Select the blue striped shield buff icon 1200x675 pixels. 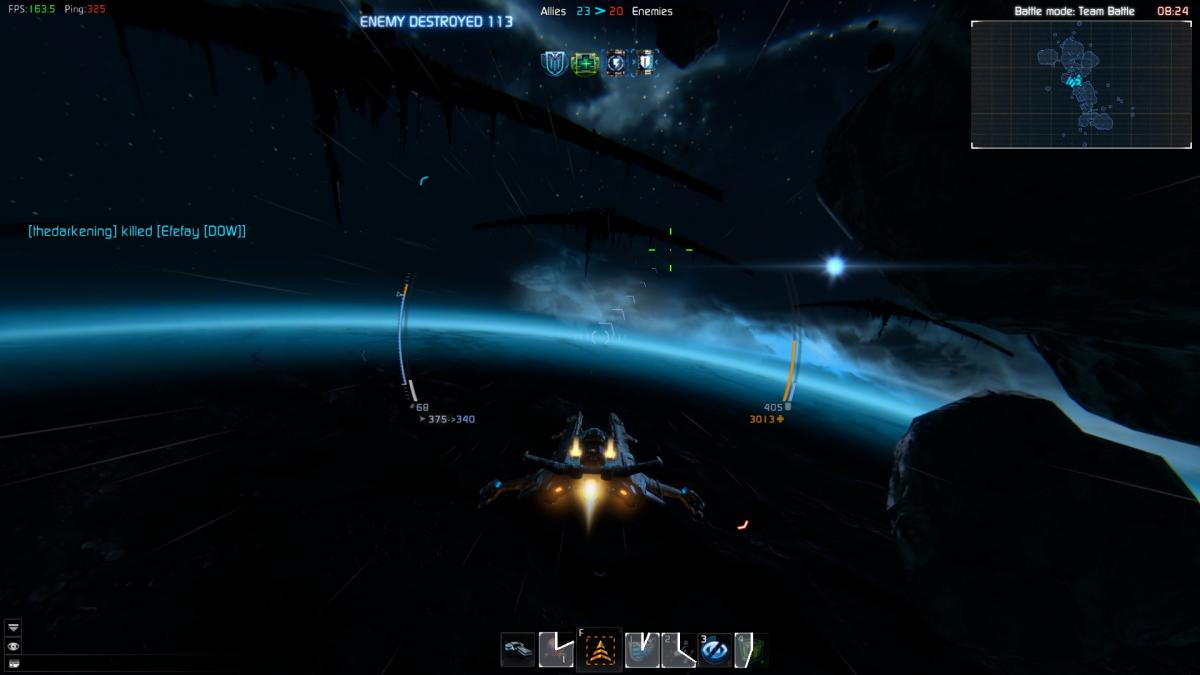coord(553,63)
